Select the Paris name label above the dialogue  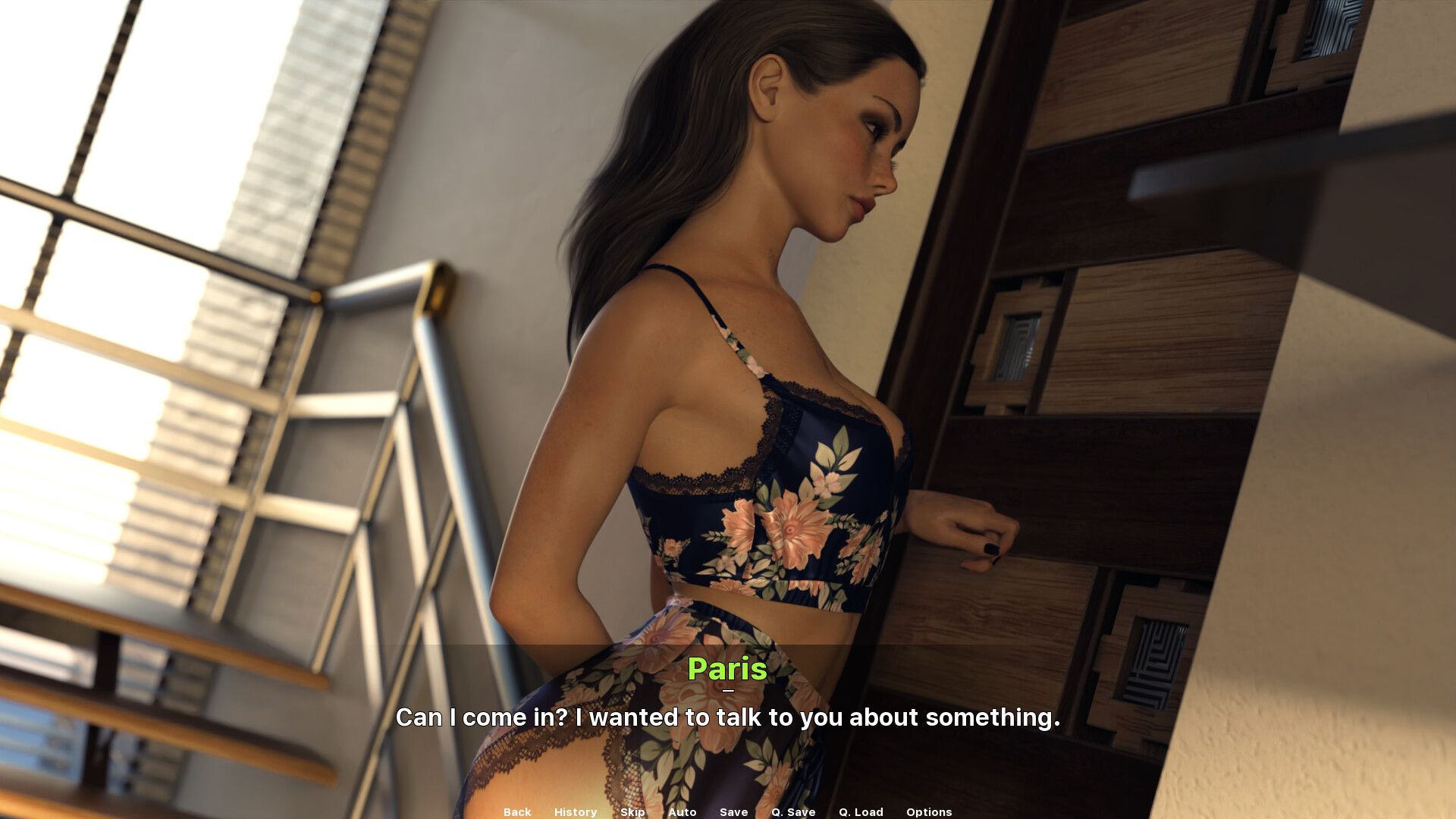[x=728, y=670]
